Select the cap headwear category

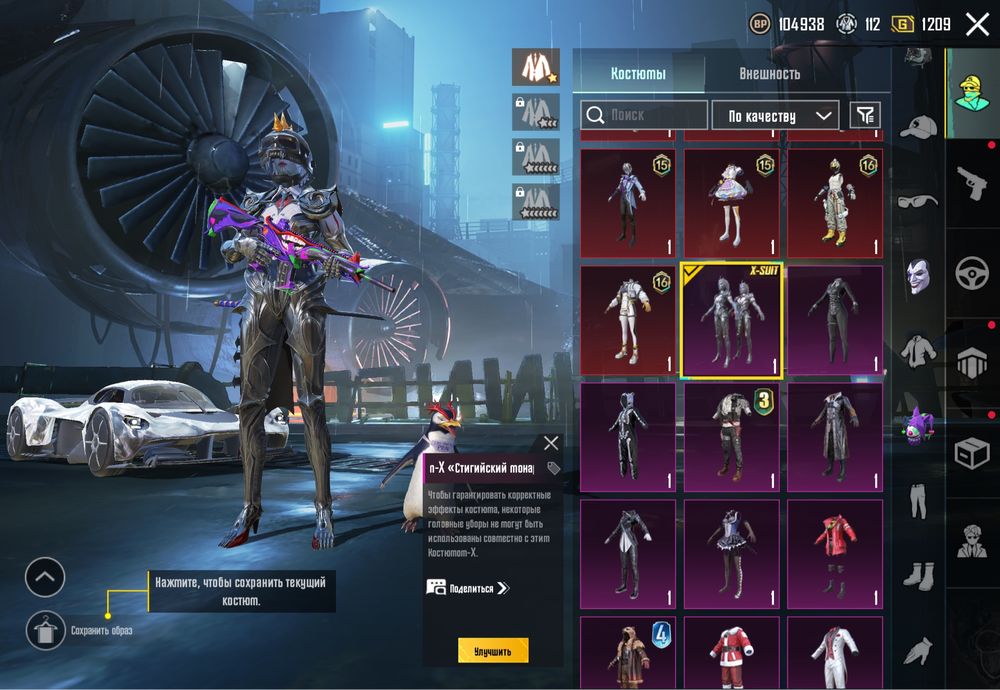coord(916,127)
